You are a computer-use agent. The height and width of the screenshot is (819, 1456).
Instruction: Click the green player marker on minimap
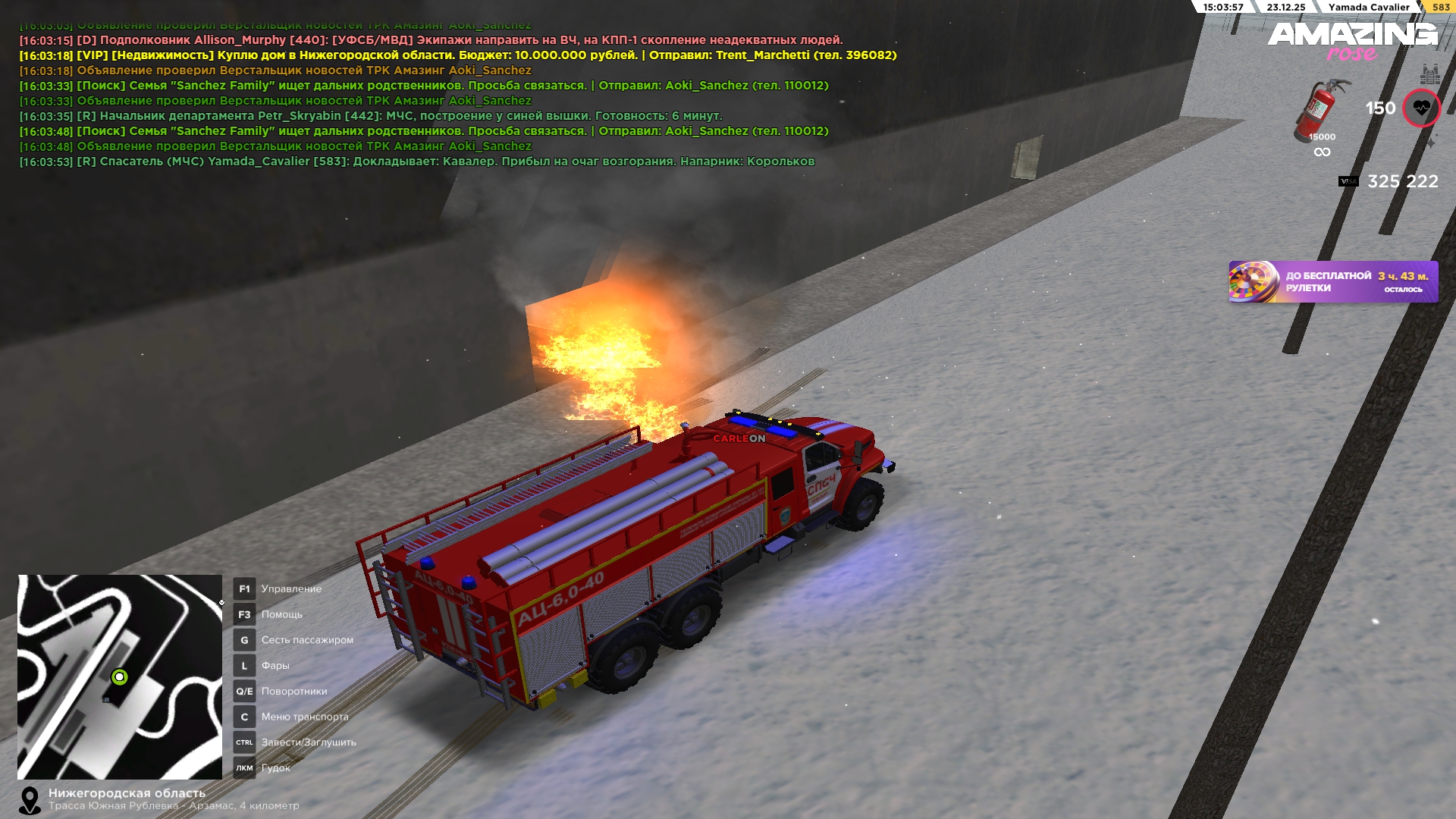pos(120,676)
